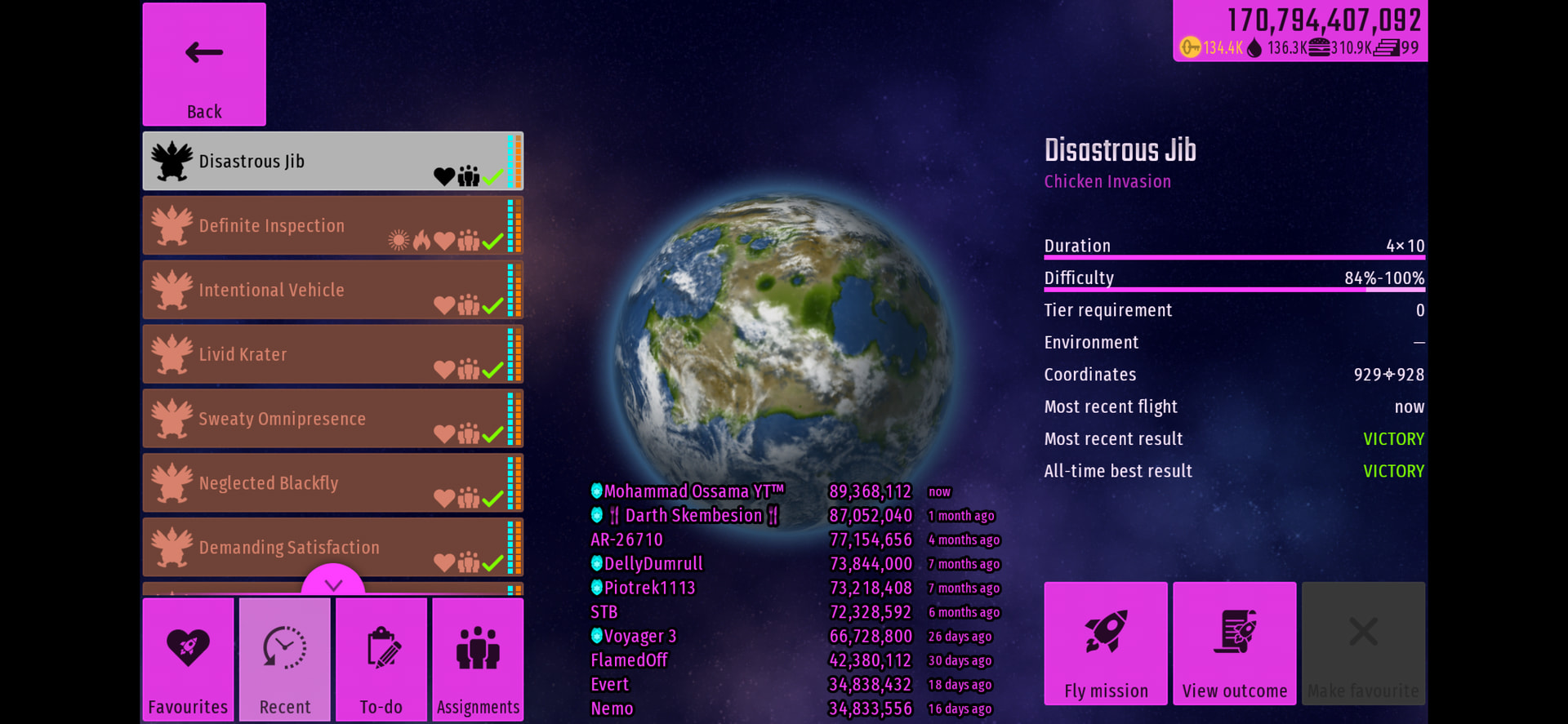1568x724 pixels.
Task: Click the greyed-out Make favourite button
Action: pyautogui.click(x=1363, y=643)
